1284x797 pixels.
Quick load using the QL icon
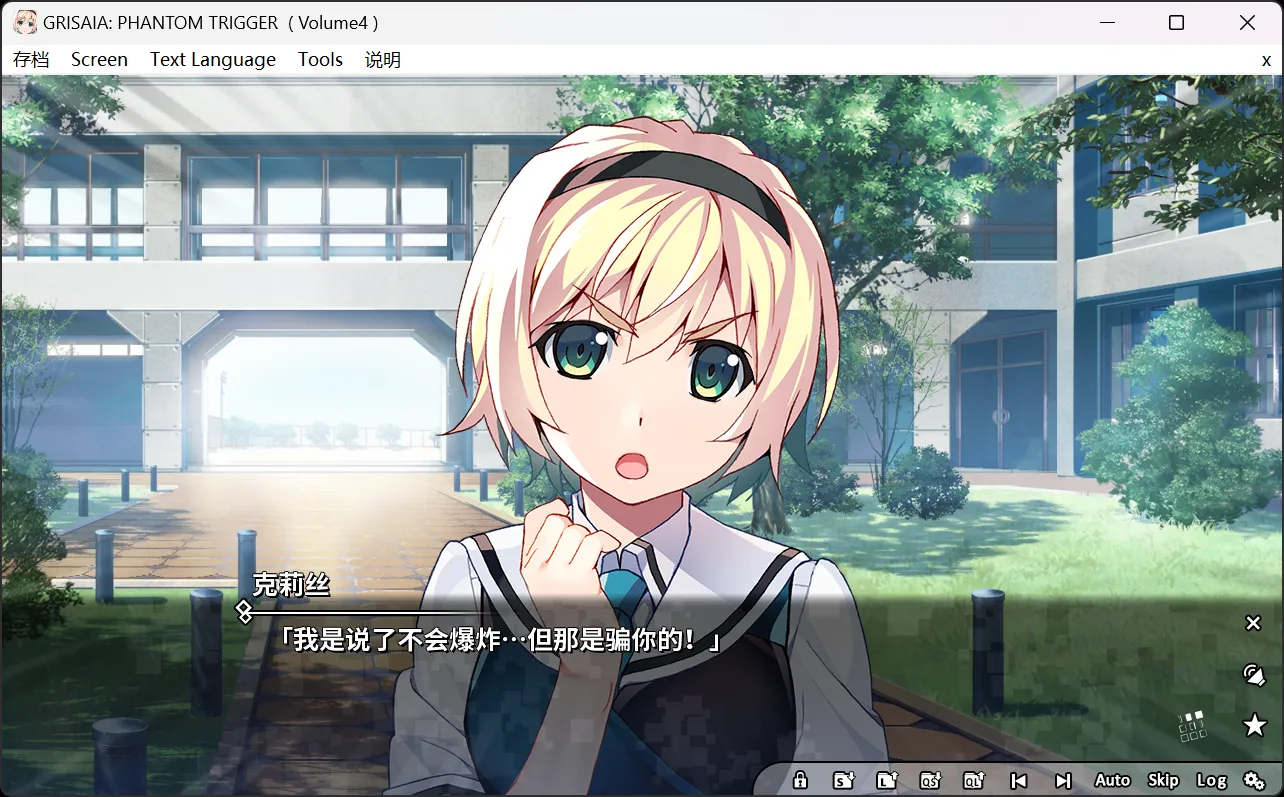[973, 779]
